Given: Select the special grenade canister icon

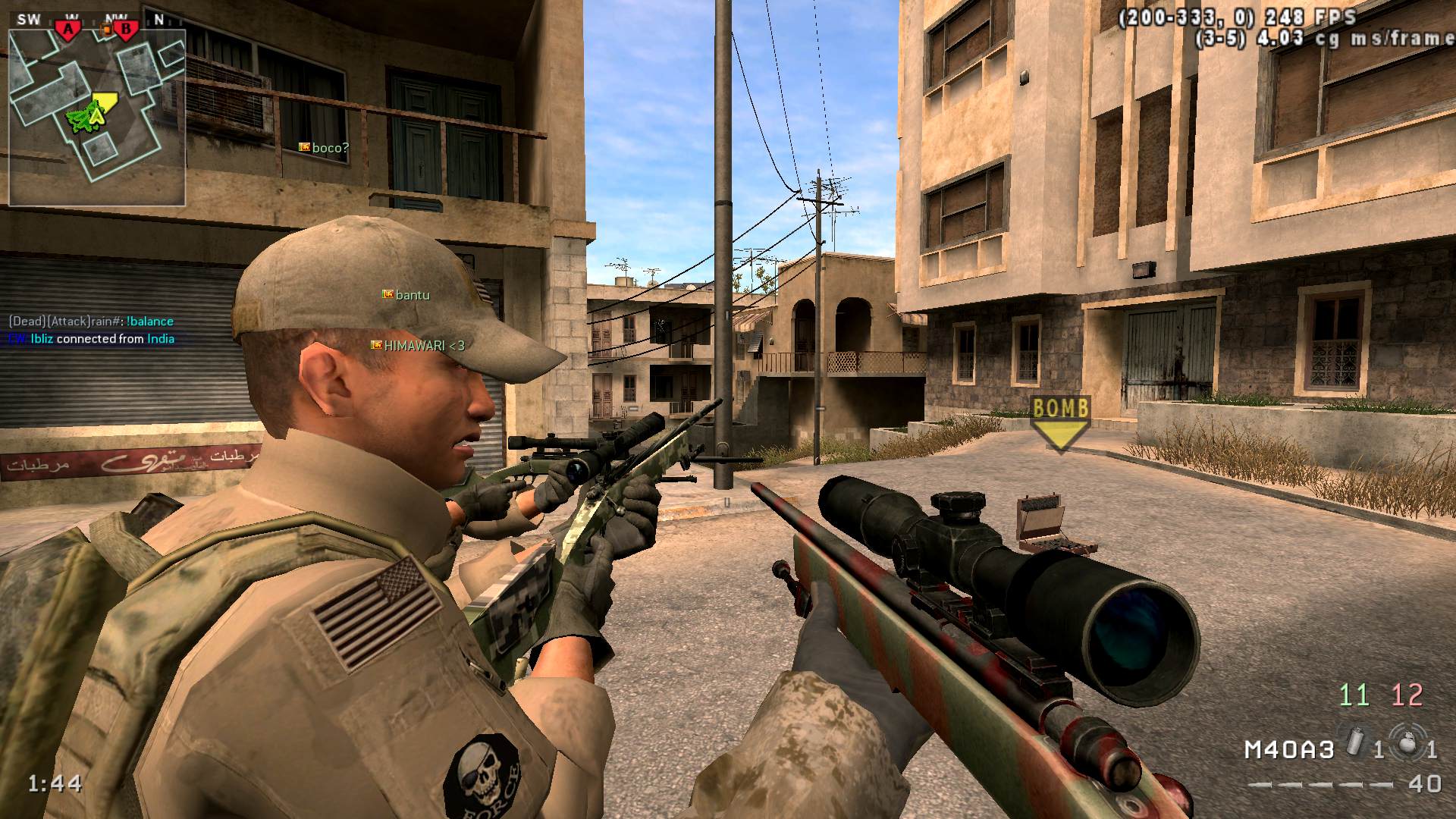Looking at the screenshot, I should tap(1356, 741).
